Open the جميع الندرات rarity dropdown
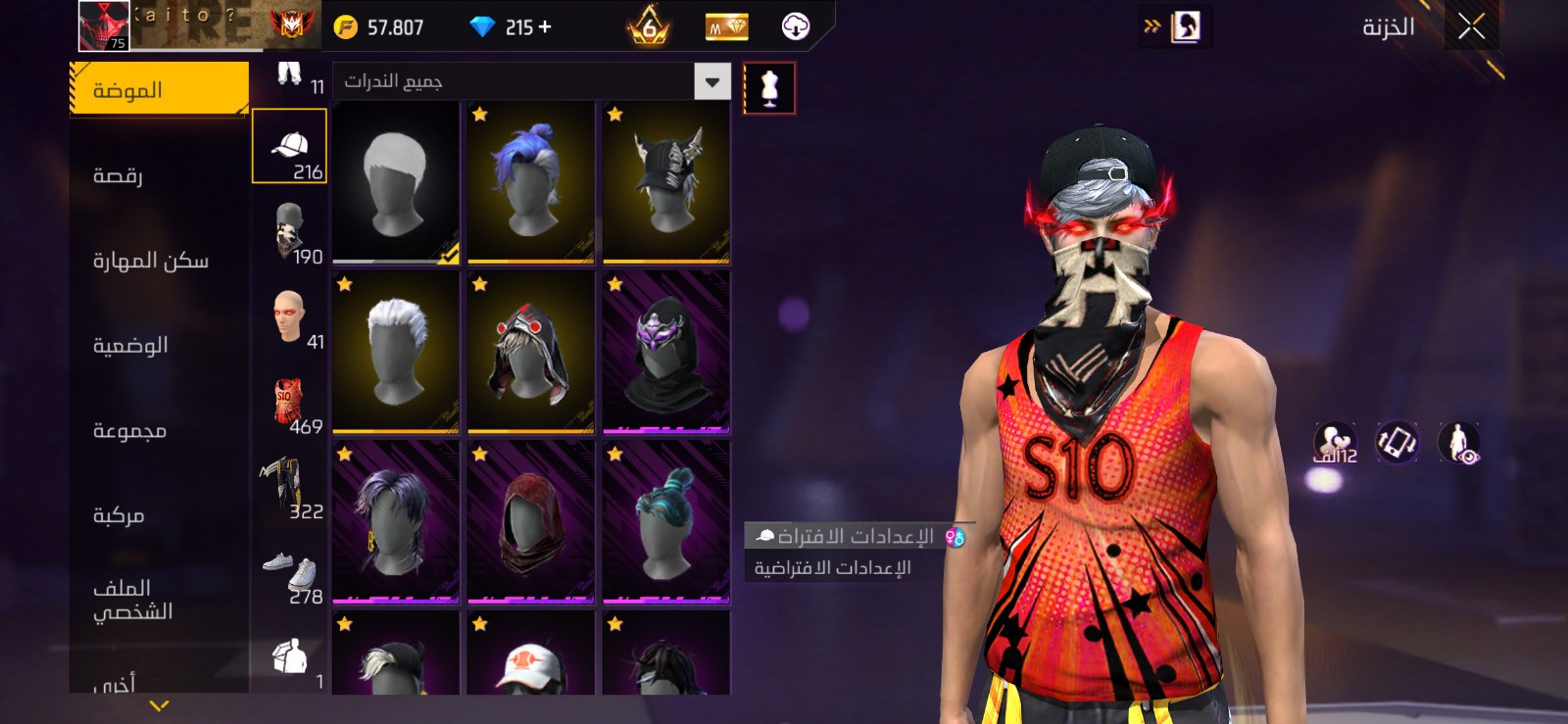Image resolution: width=1568 pixels, height=724 pixels. (532, 81)
